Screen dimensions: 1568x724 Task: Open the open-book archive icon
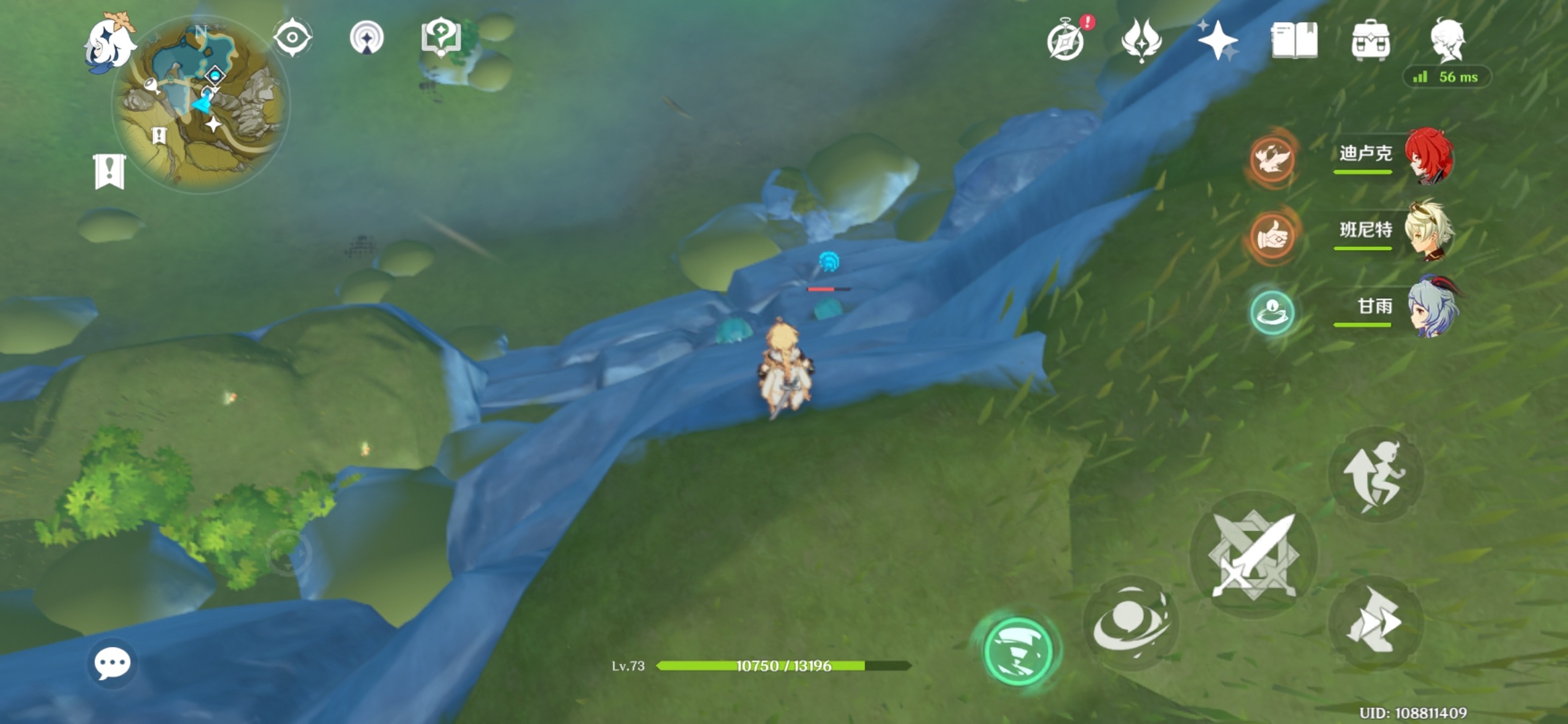pyautogui.click(x=1294, y=41)
